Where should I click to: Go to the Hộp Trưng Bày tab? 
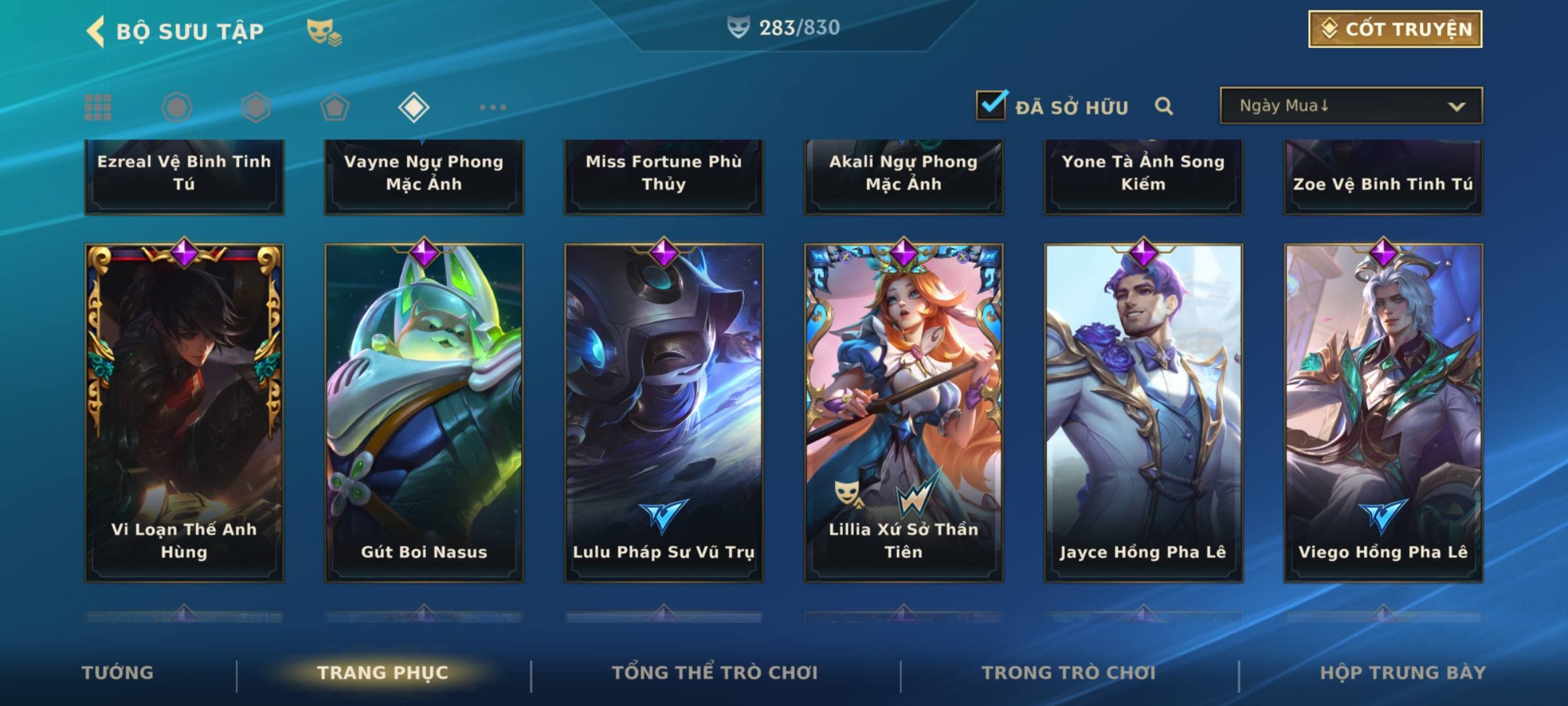coord(1403,673)
